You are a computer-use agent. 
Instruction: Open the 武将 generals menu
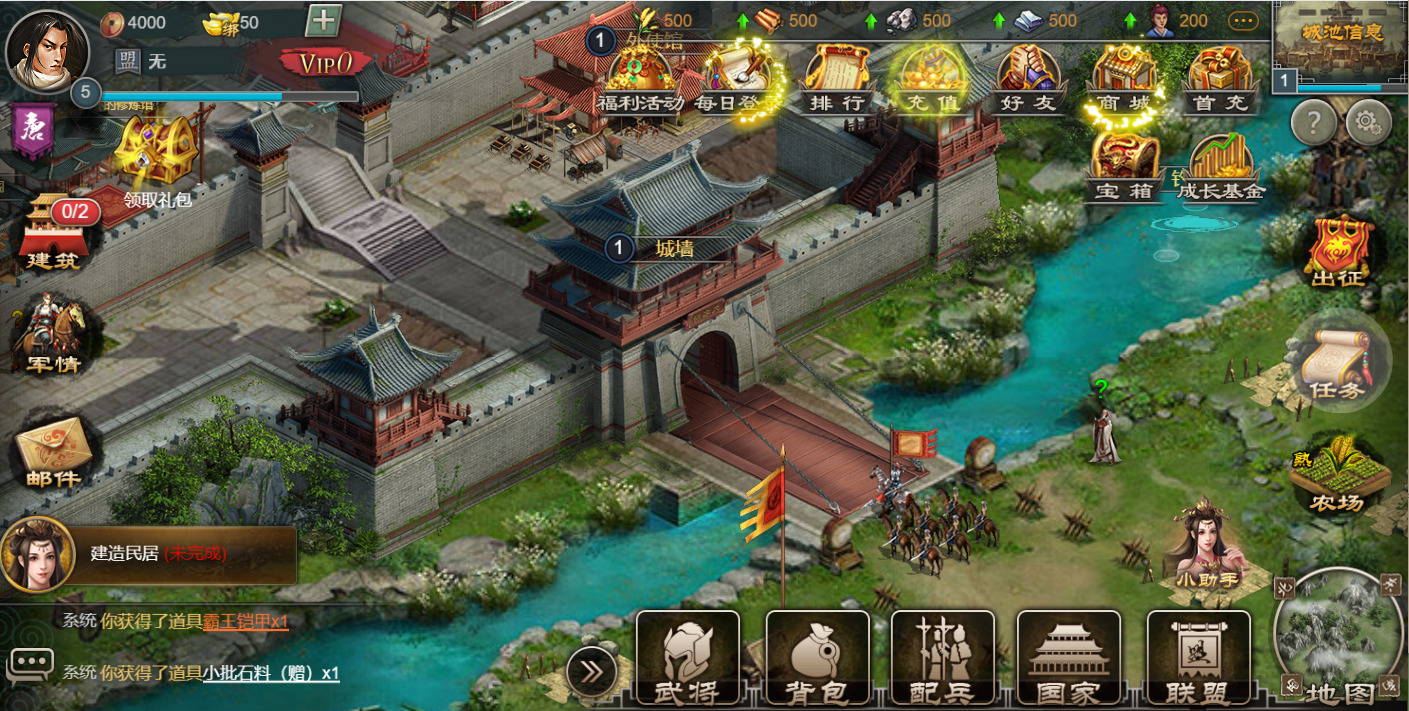click(x=688, y=656)
